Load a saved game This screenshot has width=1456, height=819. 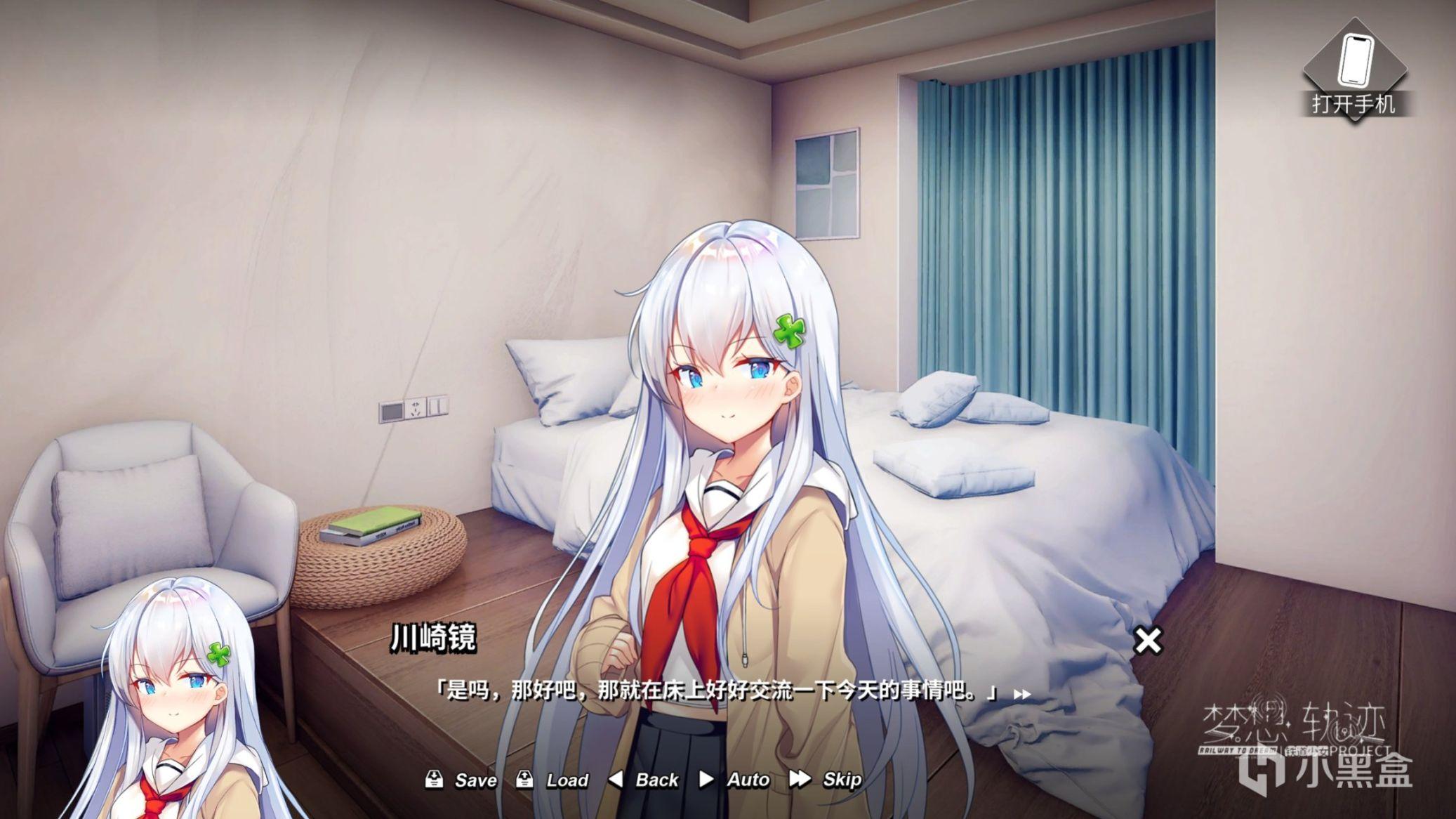552,780
